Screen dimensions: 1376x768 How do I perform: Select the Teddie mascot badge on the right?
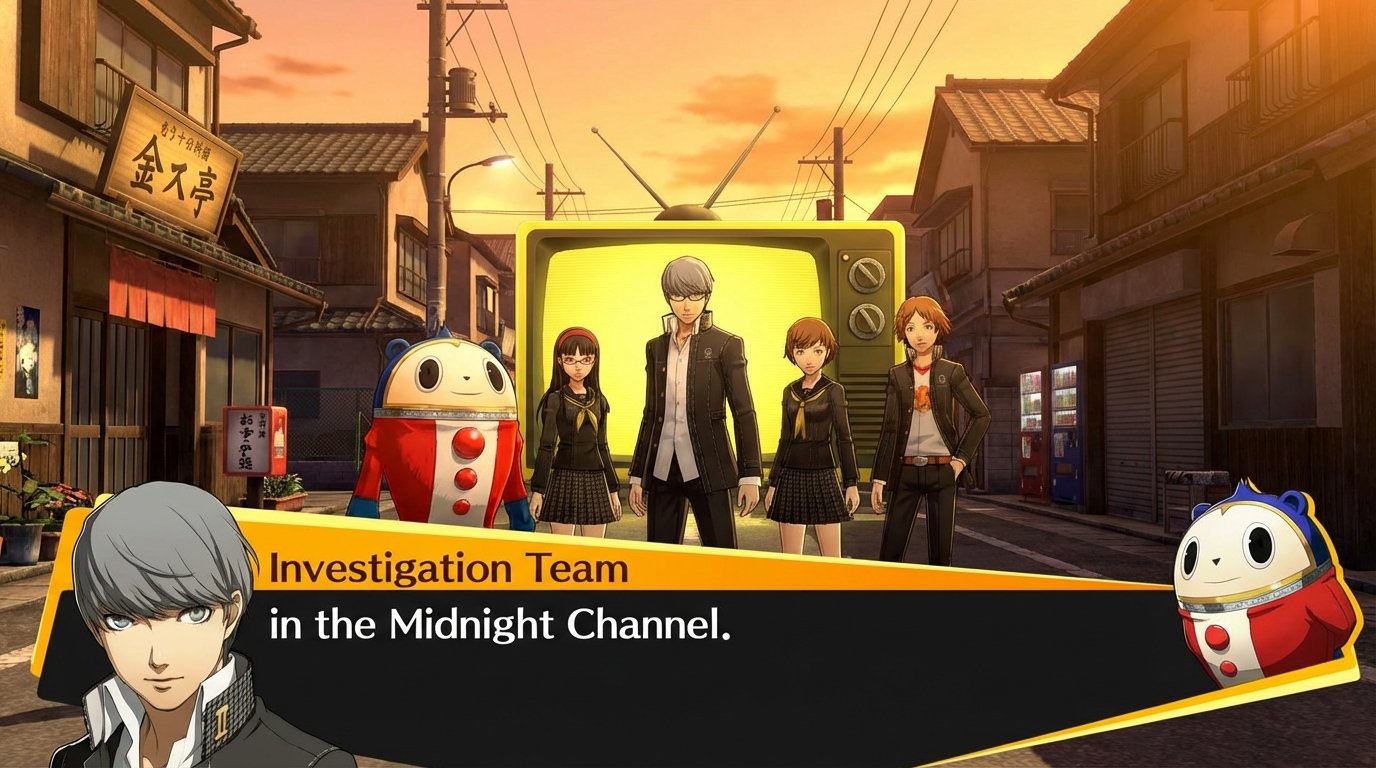click(1246, 588)
